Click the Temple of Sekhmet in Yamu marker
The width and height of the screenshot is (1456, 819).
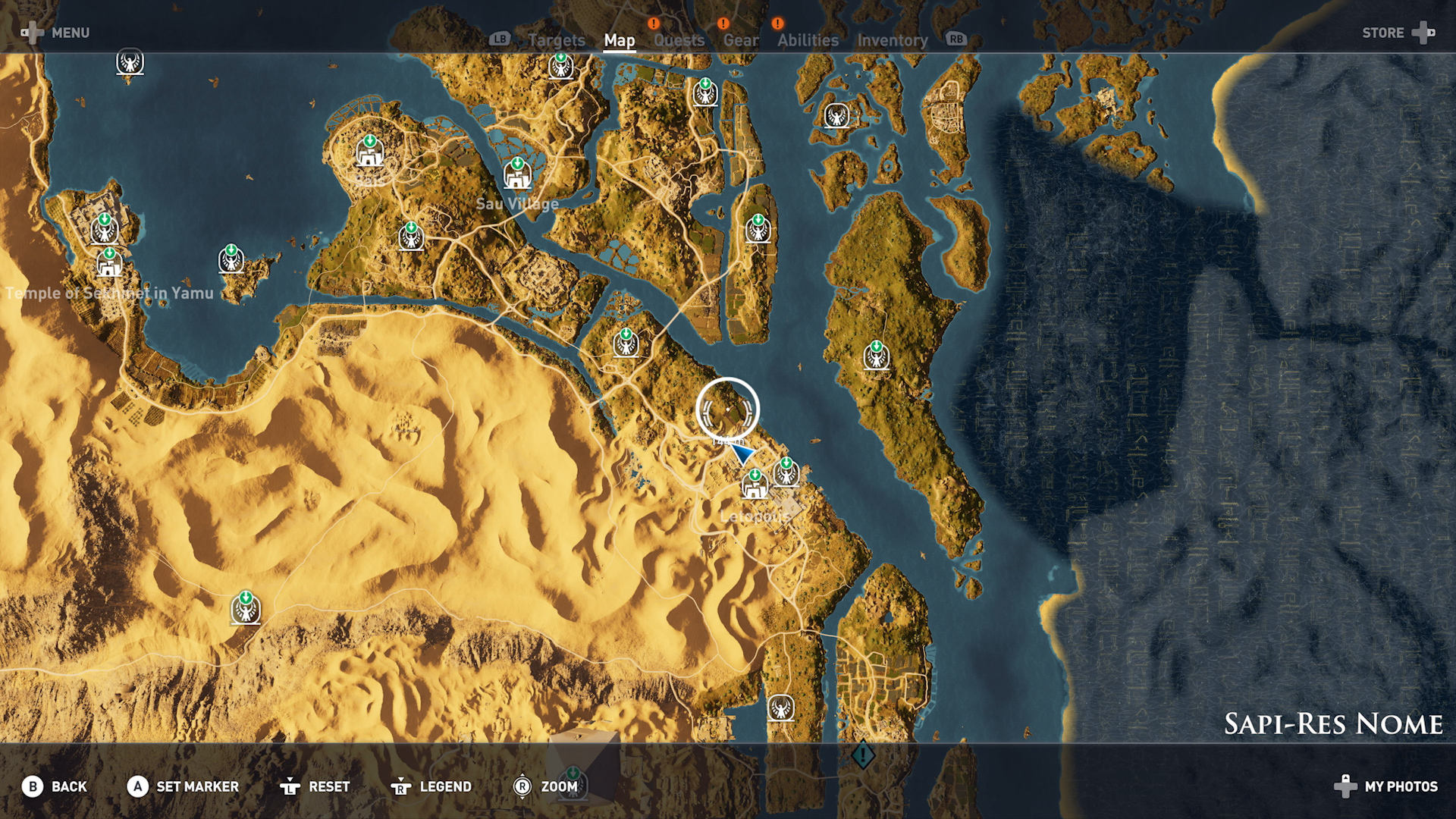point(109,265)
